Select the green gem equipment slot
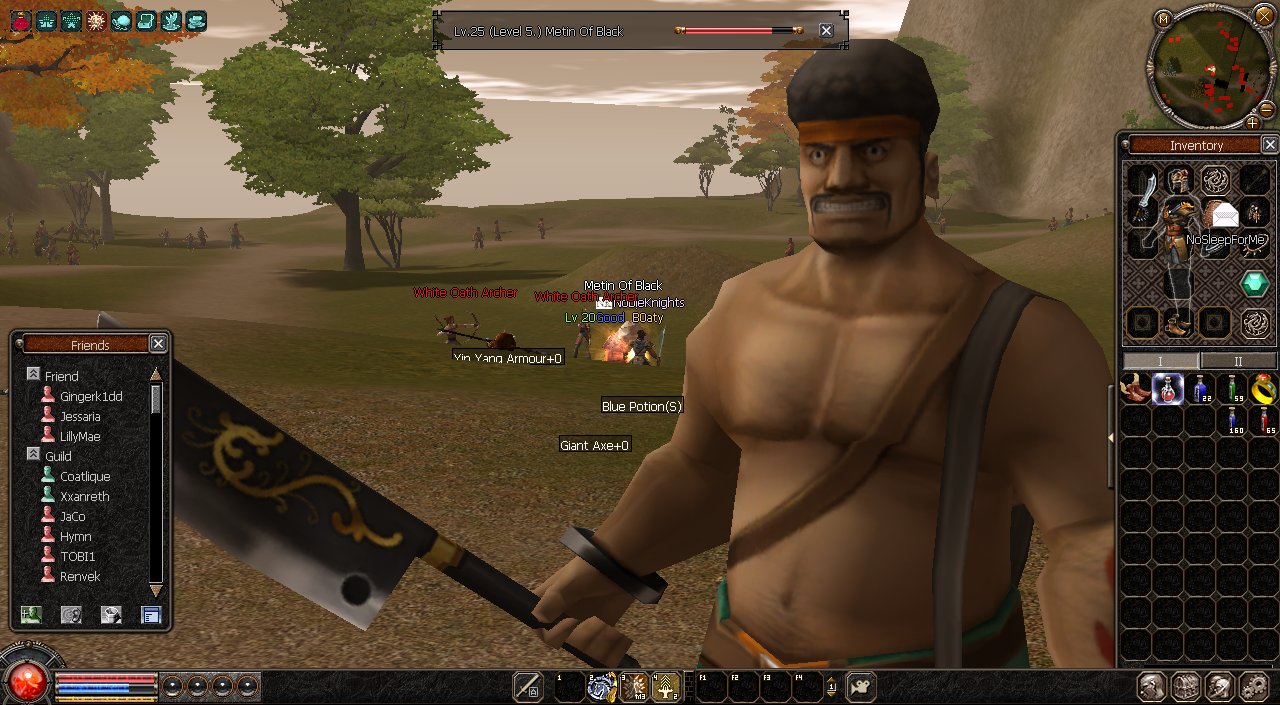Screen dimensions: 1280x705 1254,284
